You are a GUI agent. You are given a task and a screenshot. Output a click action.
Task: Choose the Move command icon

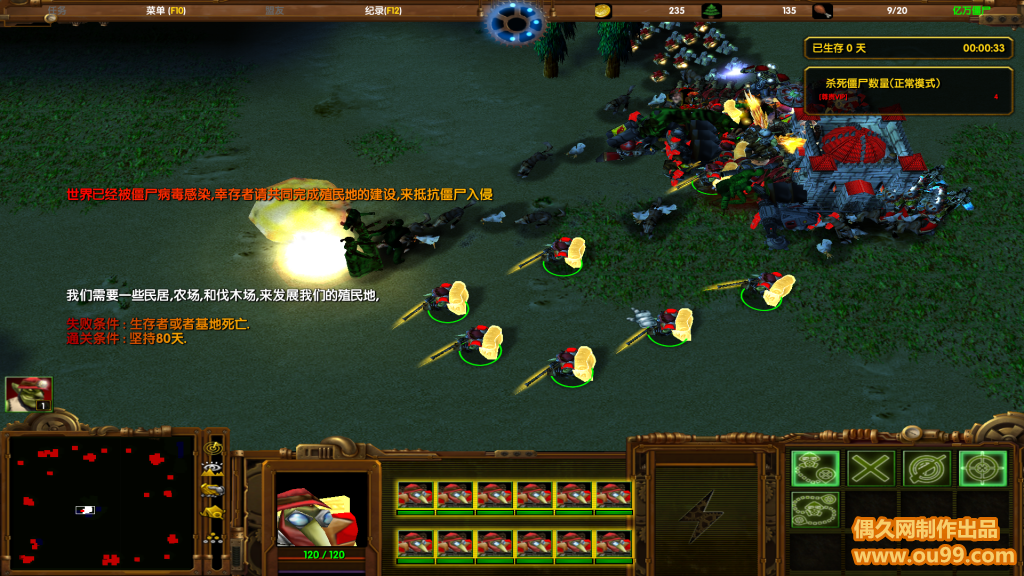point(815,468)
